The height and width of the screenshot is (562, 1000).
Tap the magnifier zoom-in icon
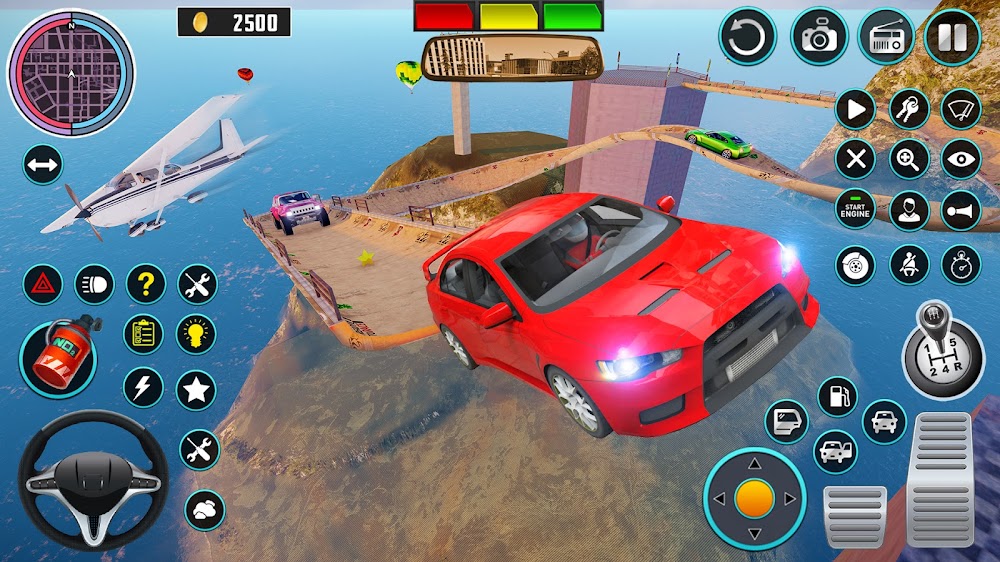click(909, 159)
